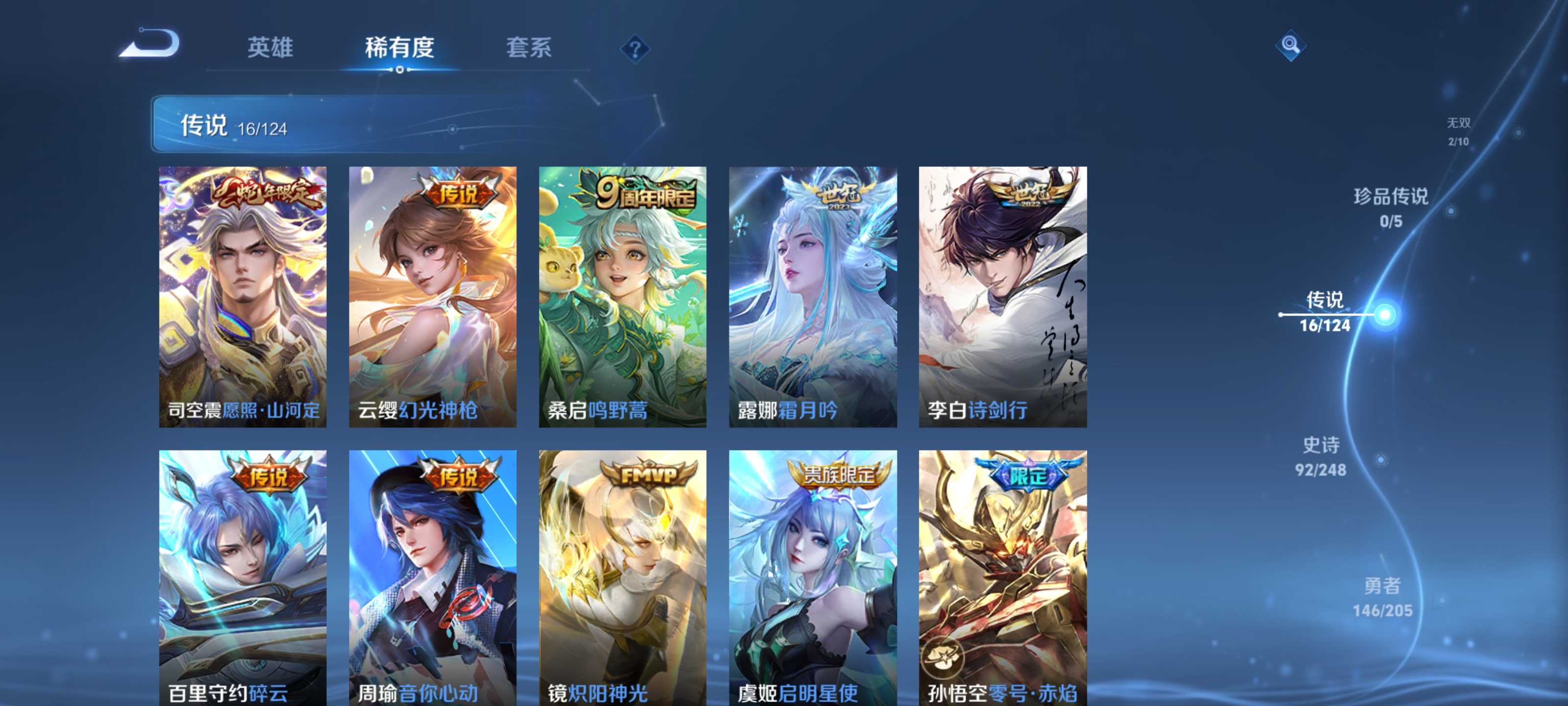Viewport: 1568px width, 706px height.
Task: Jump to the 珍品传说 rarity tier
Action: 1390,207
